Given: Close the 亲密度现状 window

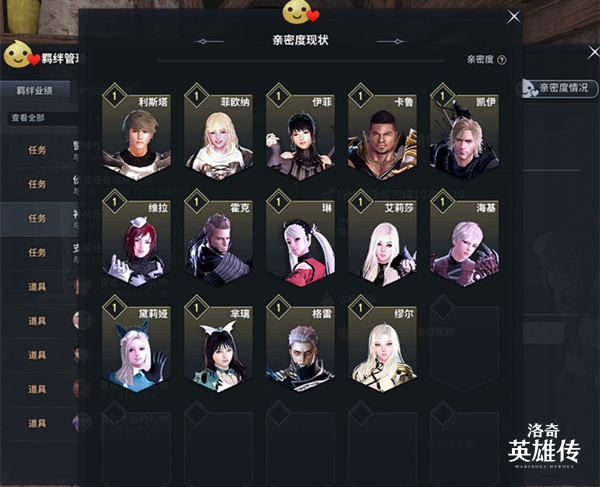Looking at the screenshot, I should click(x=514, y=16).
